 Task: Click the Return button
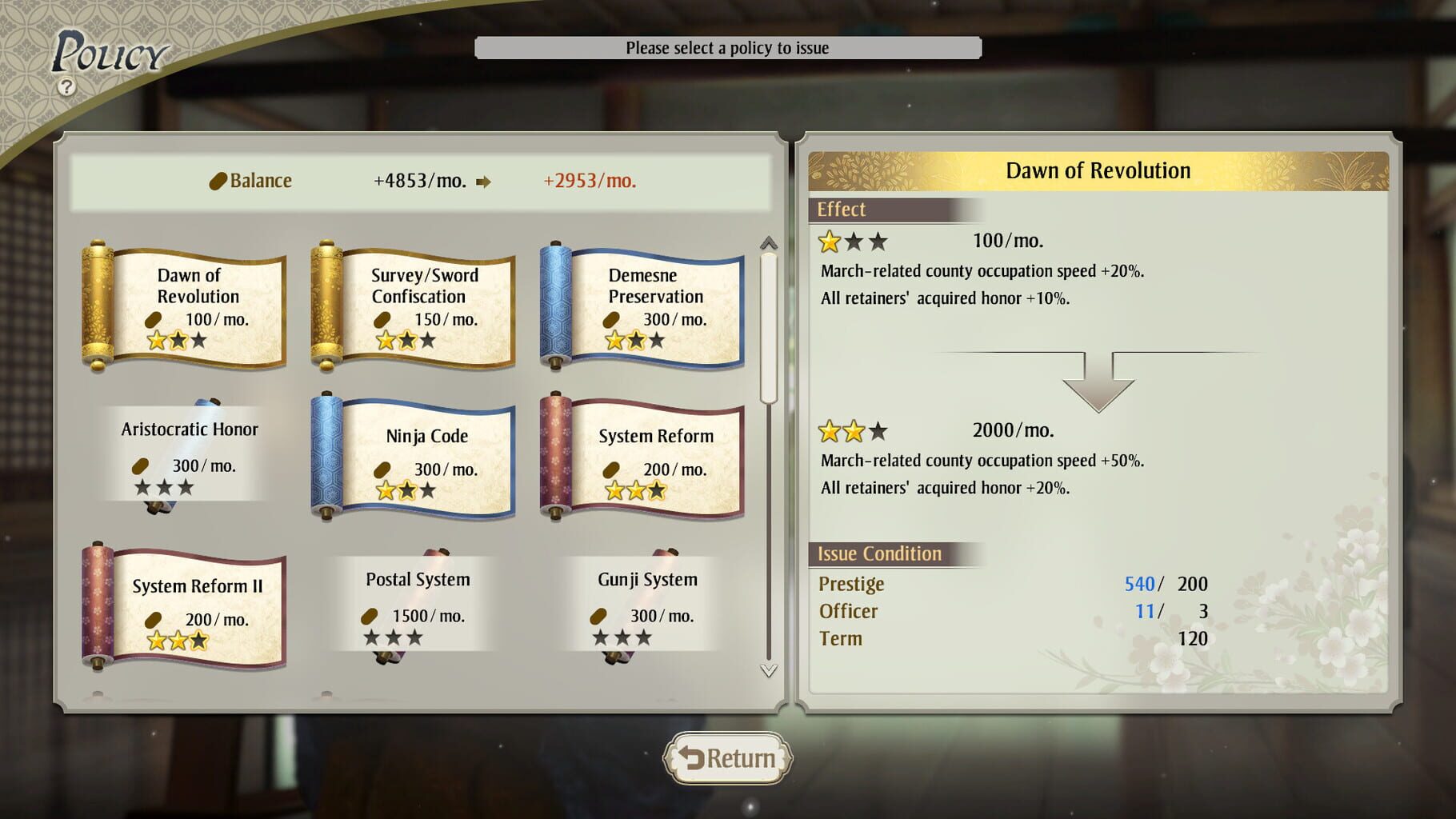tap(727, 757)
